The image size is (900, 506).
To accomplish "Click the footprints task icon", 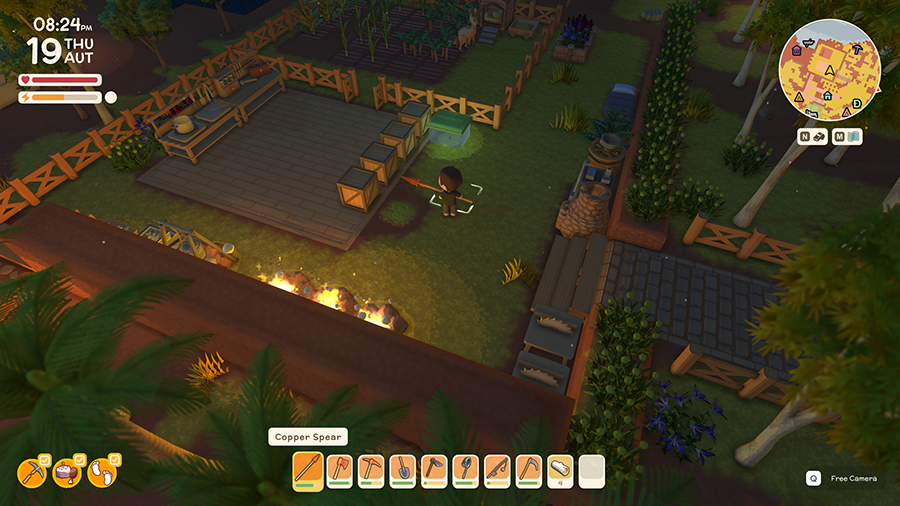I will pyautogui.click(x=102, y=471).
